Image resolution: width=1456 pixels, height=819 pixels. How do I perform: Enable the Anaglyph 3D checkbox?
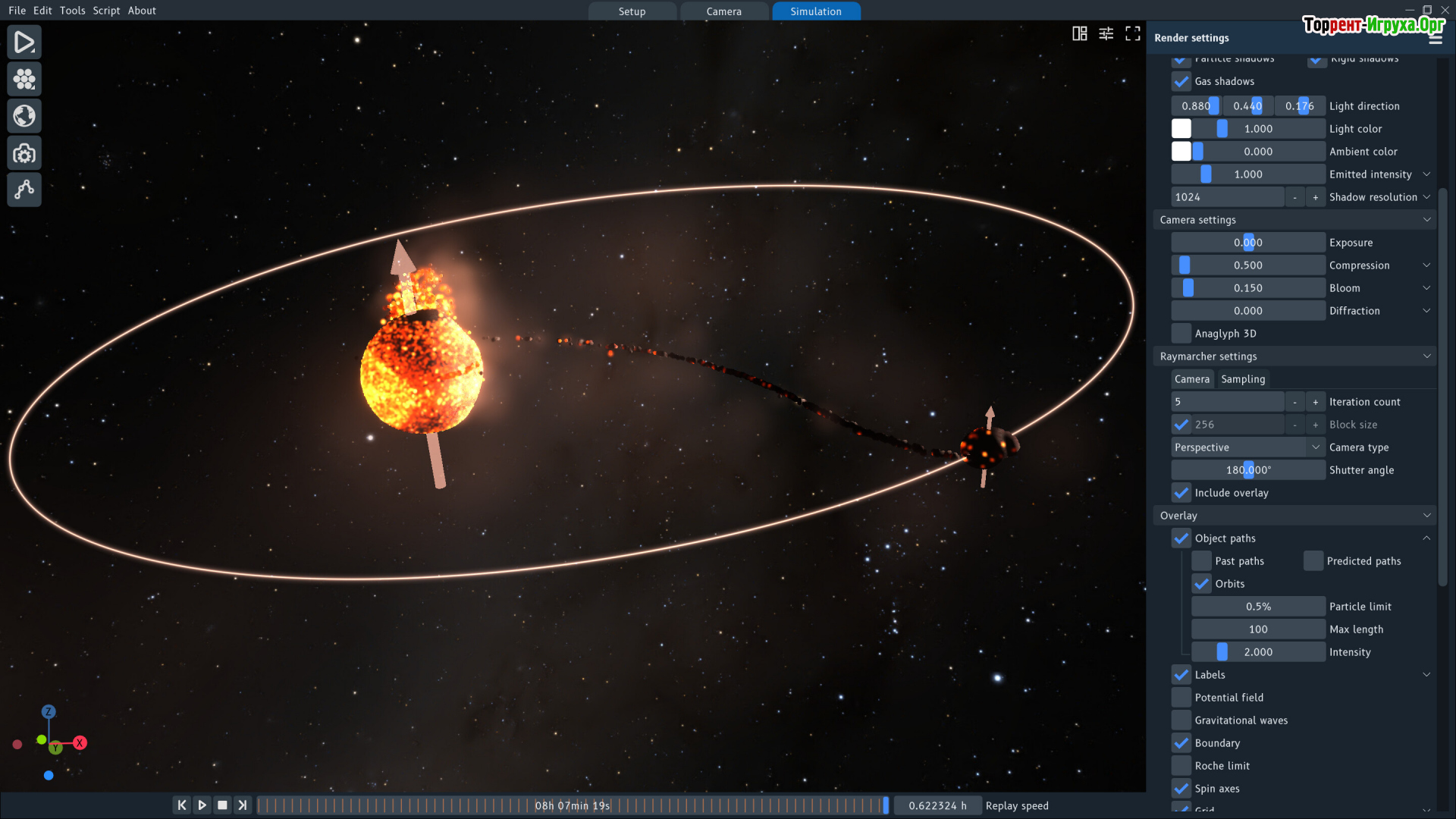coord(1181,334)
